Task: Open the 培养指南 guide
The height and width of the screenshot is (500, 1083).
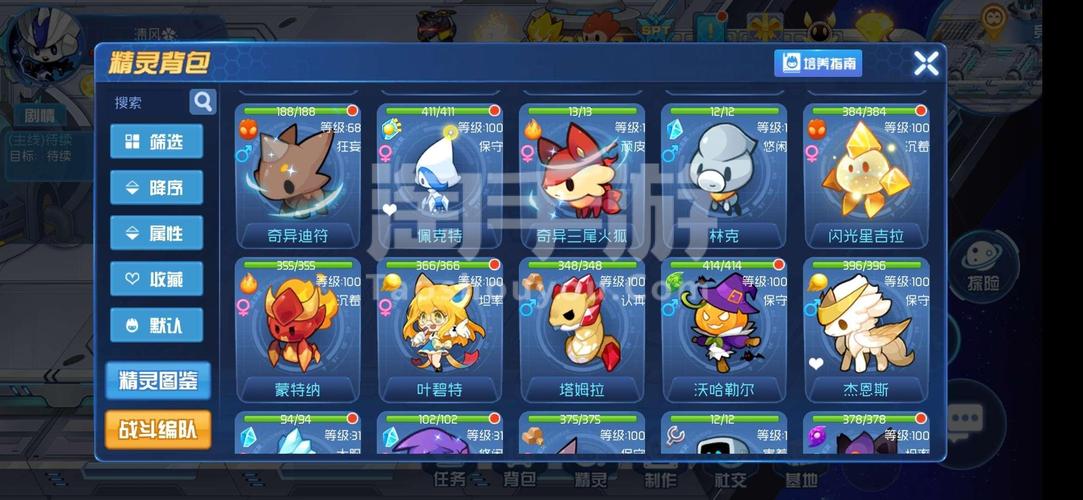Action: click(x=818, y=63)
